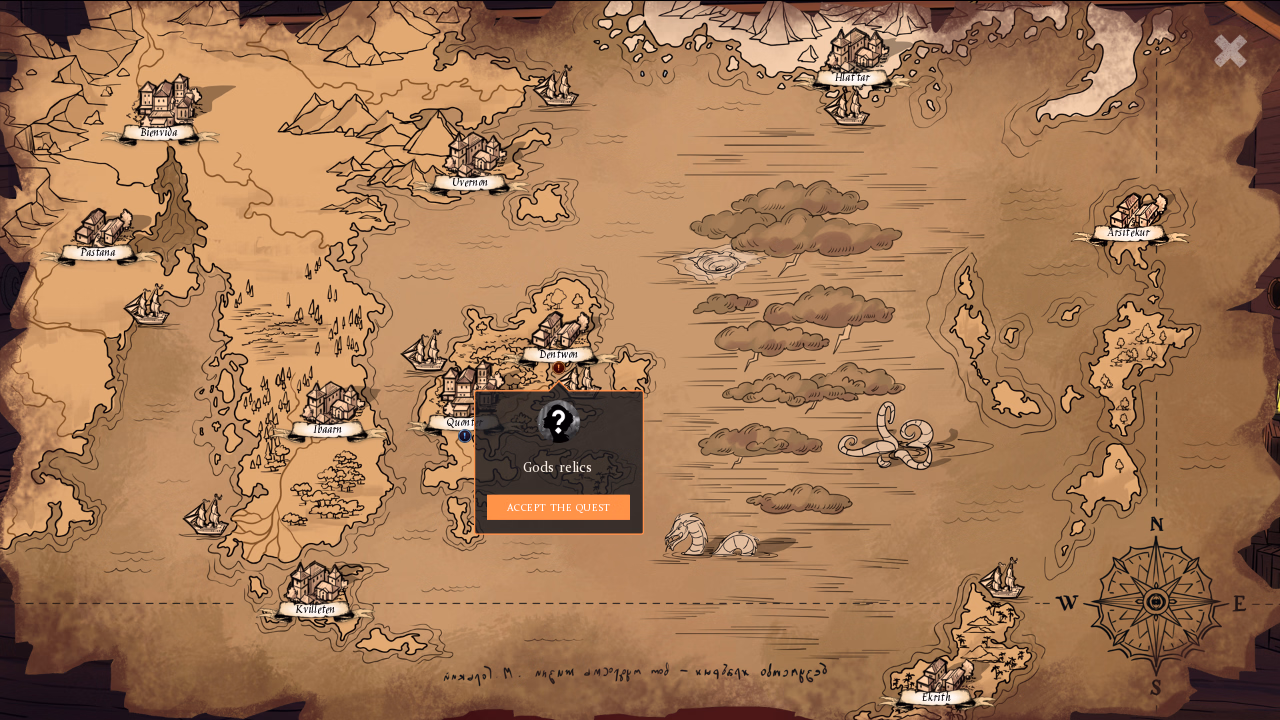Open the mysterious question-mark quest portrait
The image size is (1280, 720).
pyautogui.click(x=558, y=421)
